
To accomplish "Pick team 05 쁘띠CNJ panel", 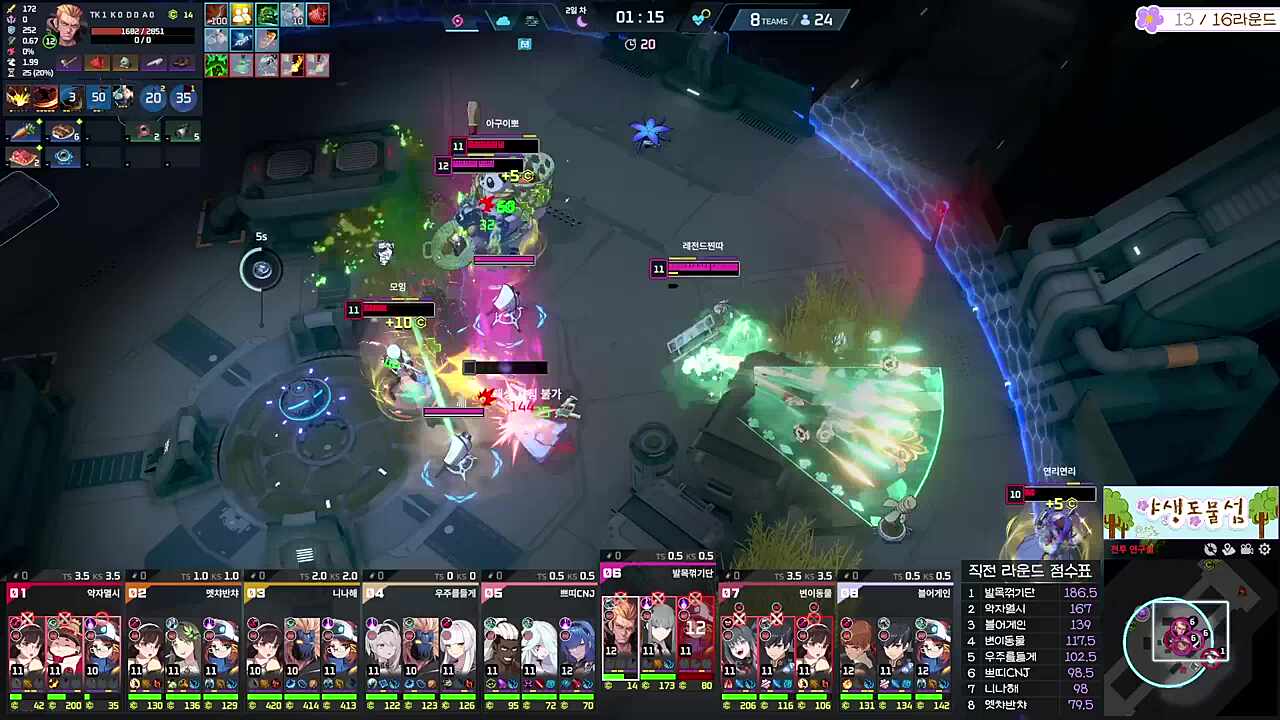I will [540, 640].
